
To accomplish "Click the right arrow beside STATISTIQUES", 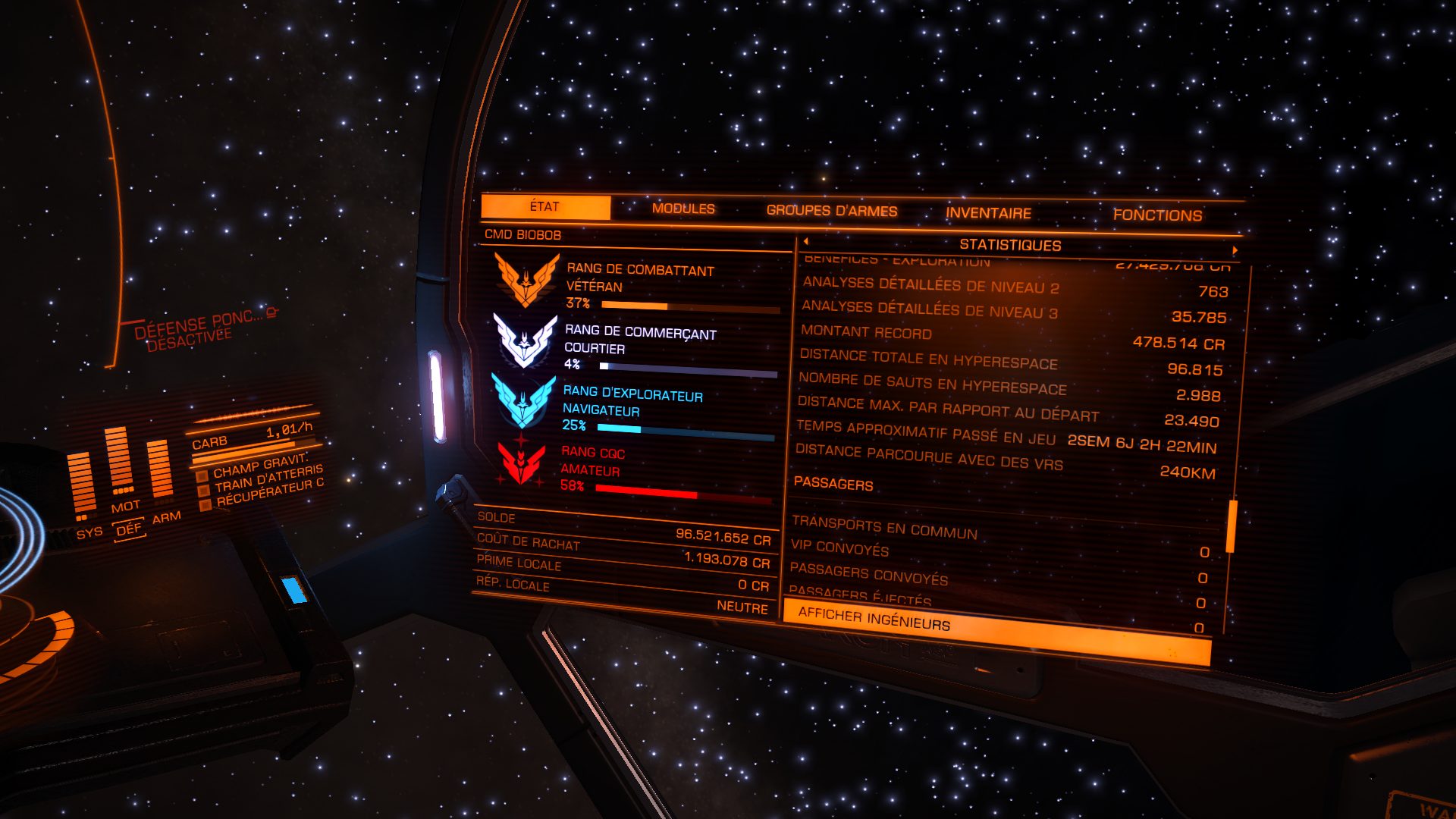I will tap(1235, 249).
